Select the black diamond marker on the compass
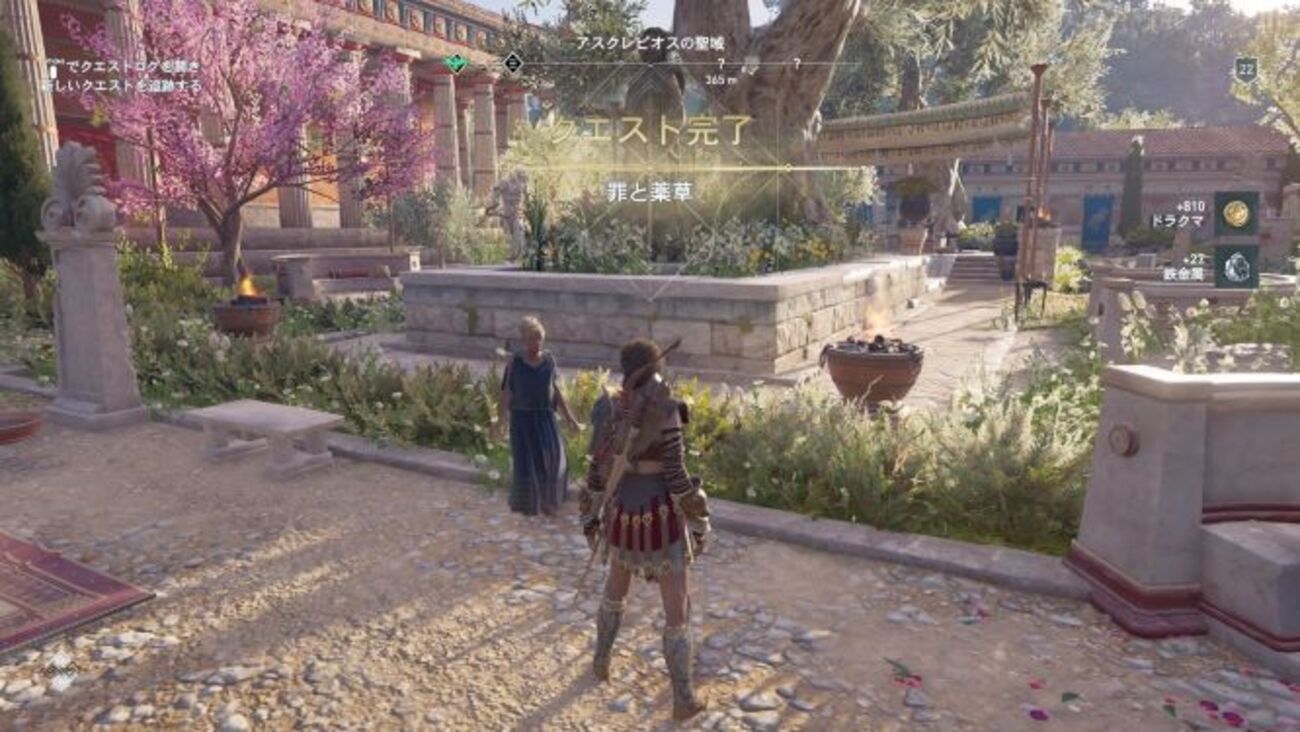1300x732 pixels. 513,63
